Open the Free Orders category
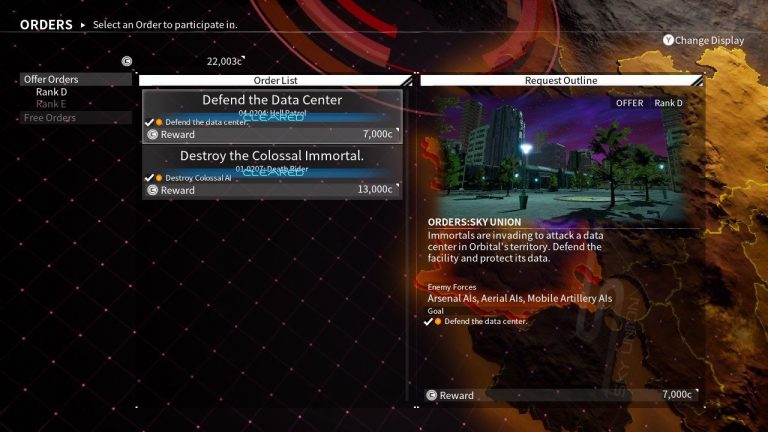Screen dimensions: 768x432 pos(50,118)
